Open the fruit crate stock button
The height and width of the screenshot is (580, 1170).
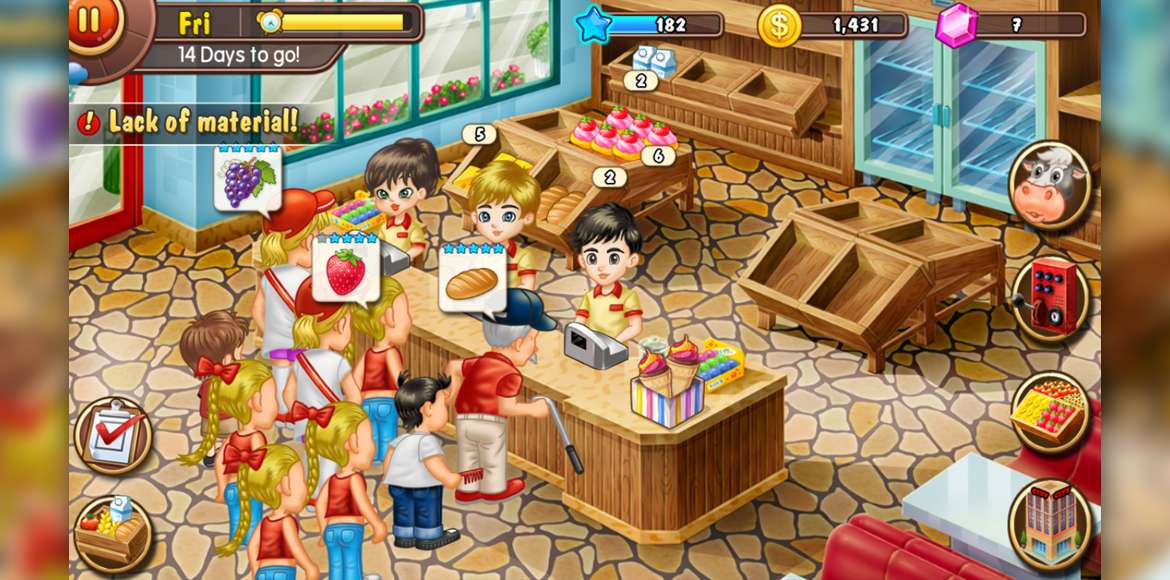(x=1049, y=409)
